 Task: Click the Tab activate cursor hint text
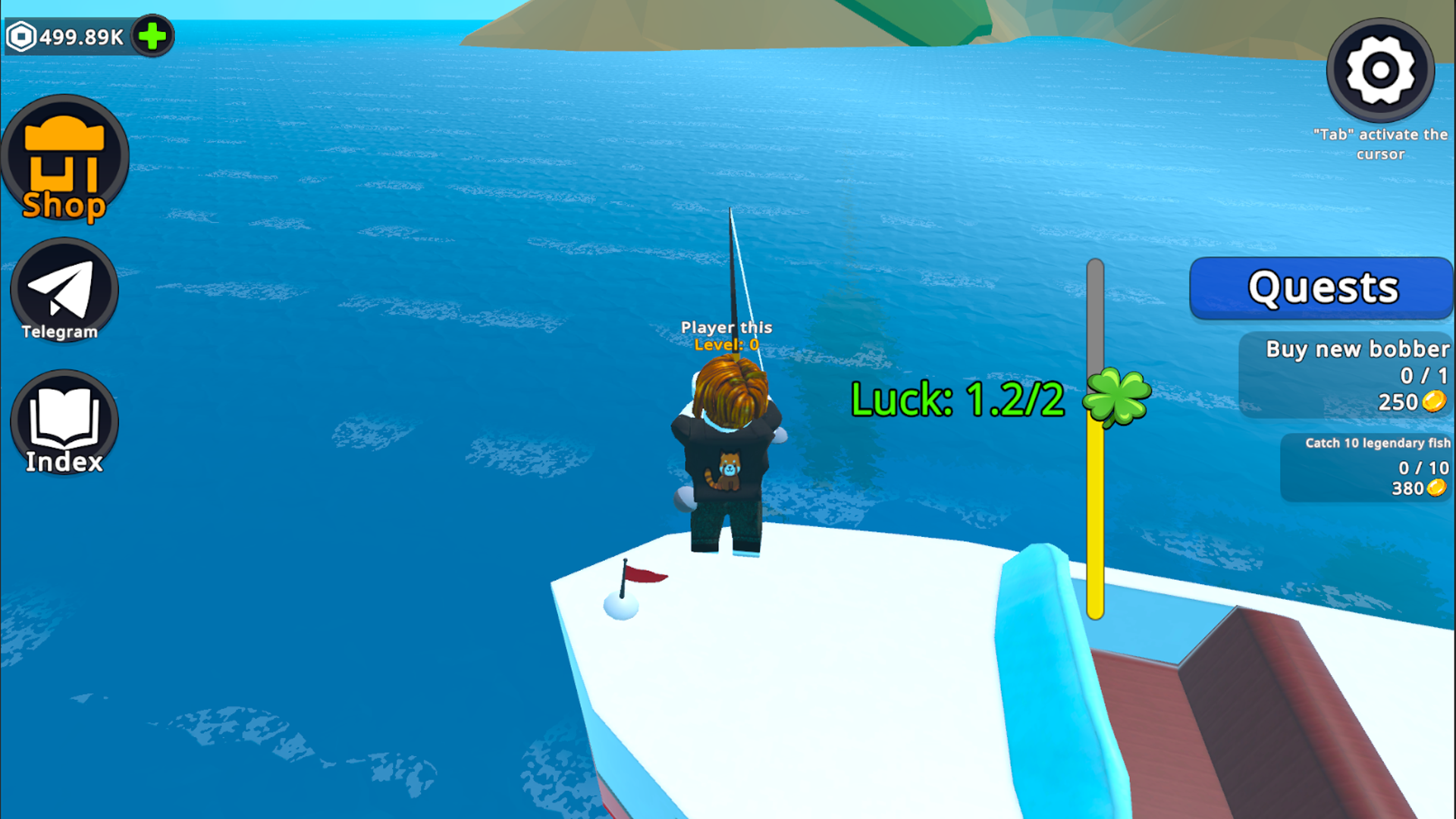click(x=1380, y=144)
